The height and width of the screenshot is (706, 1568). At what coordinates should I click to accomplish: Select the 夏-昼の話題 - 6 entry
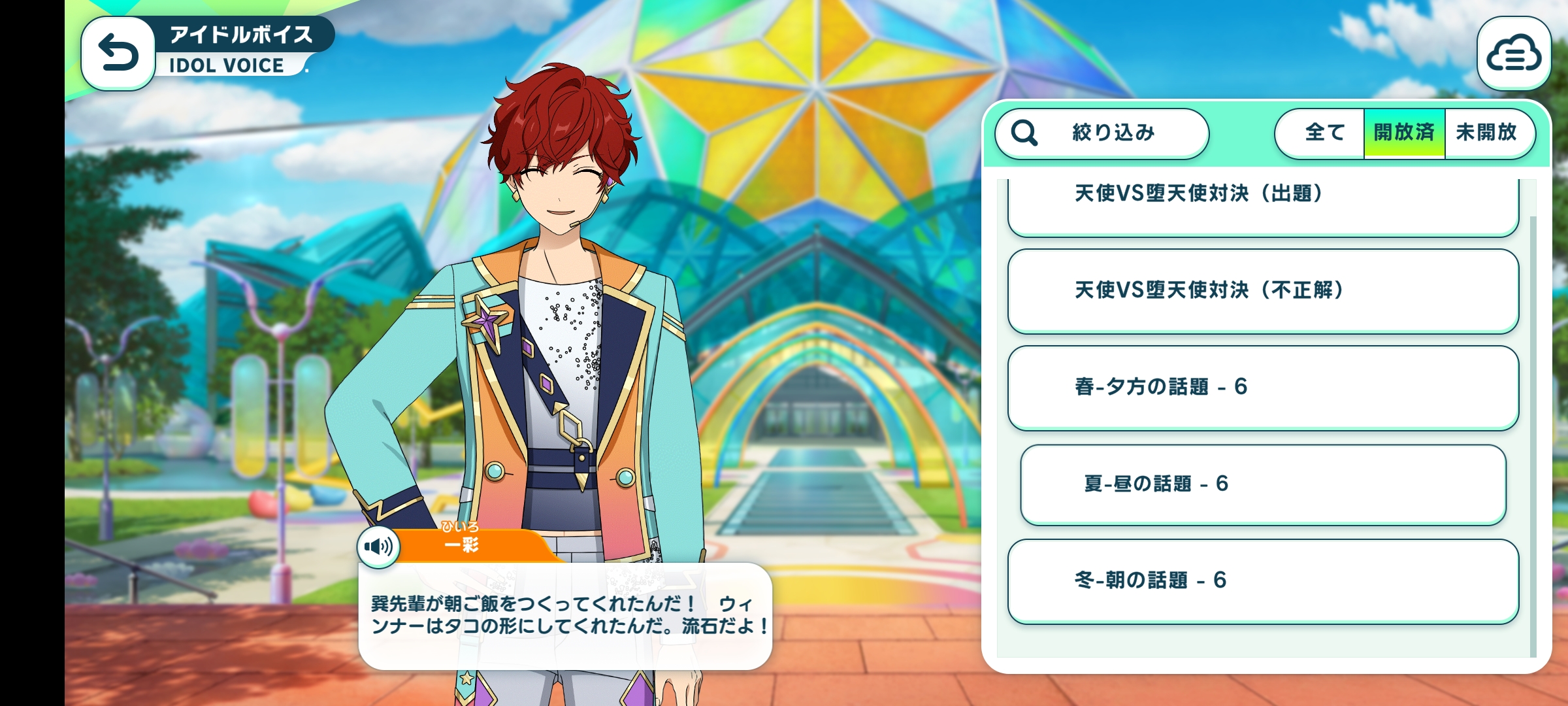1262,484
